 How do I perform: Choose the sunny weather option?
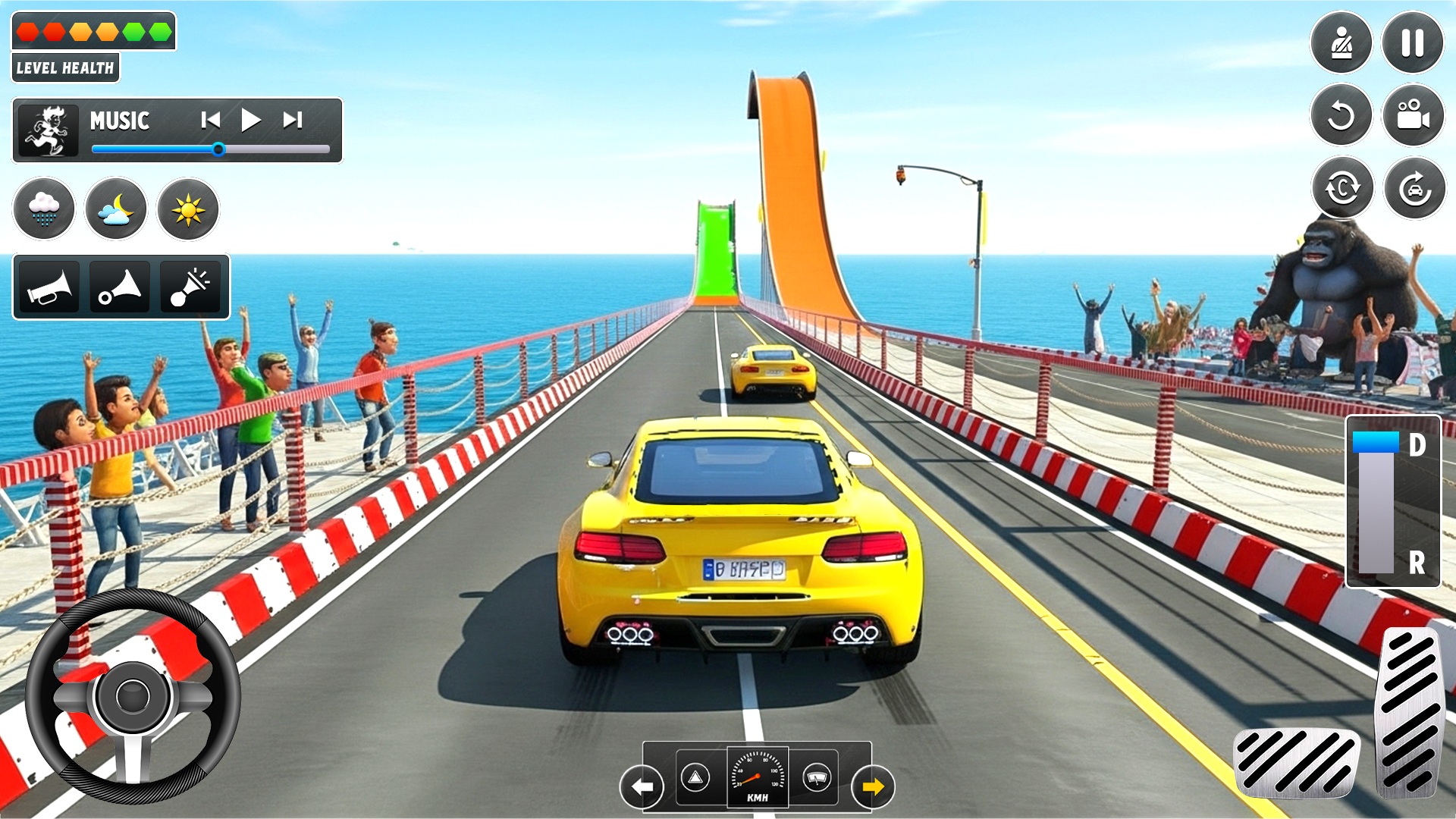coord(188,209)
